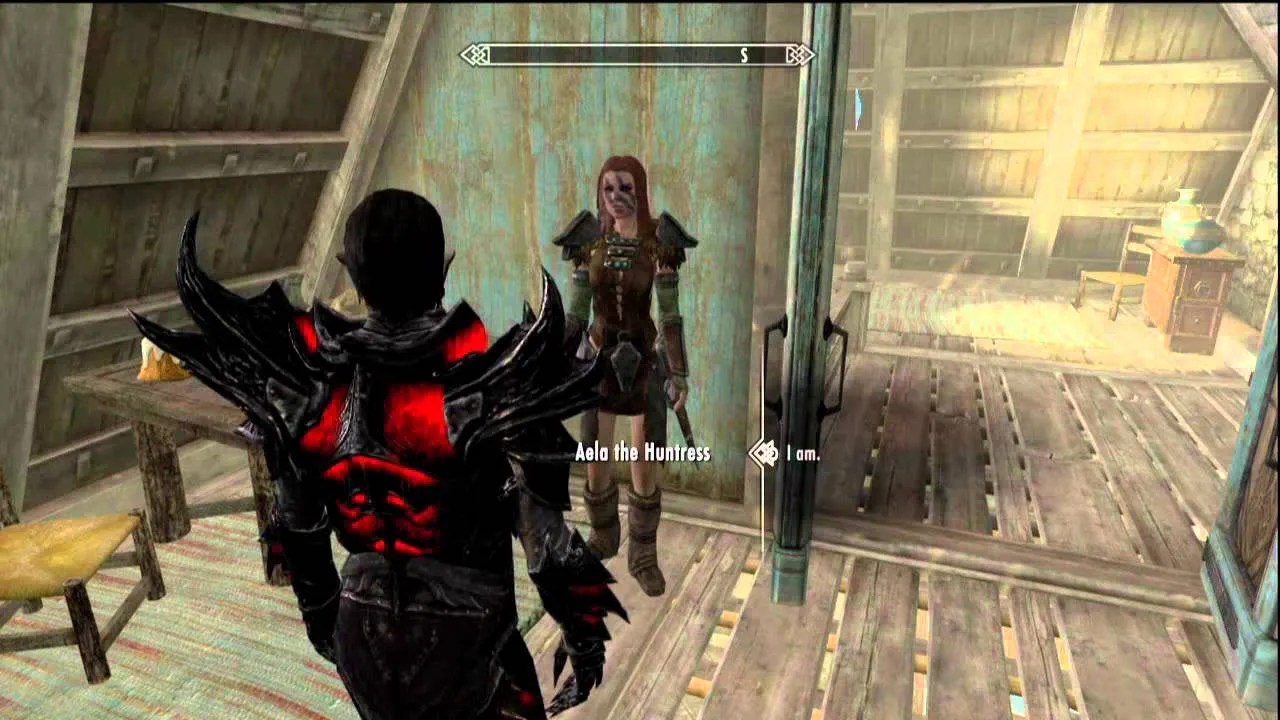Click the 'Aela the Huntress' name label

pyautogui.click(x=641, y=453)
